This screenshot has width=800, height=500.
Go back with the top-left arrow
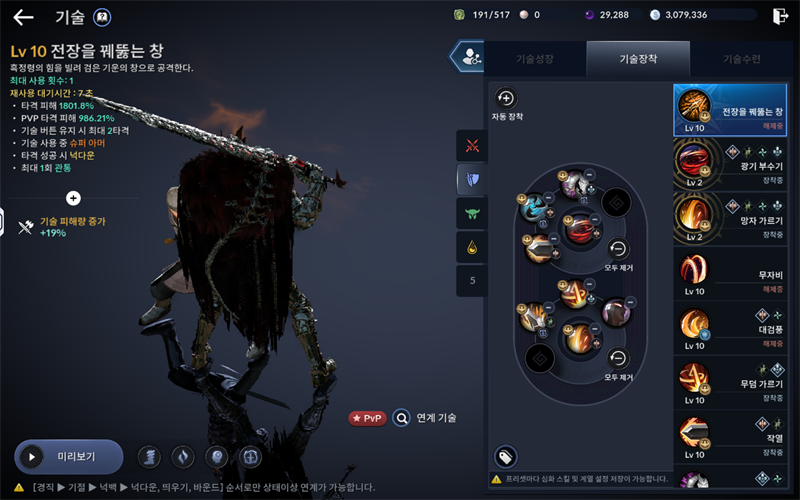point(23,17)
